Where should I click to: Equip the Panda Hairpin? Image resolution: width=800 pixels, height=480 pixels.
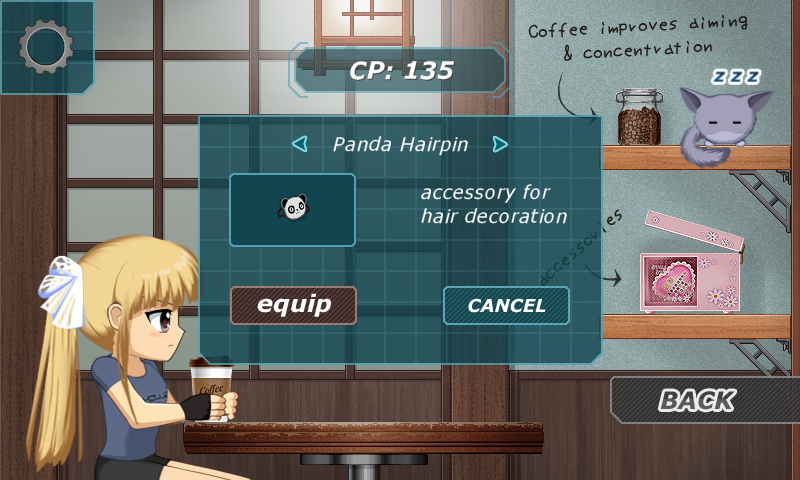[294, 305]
